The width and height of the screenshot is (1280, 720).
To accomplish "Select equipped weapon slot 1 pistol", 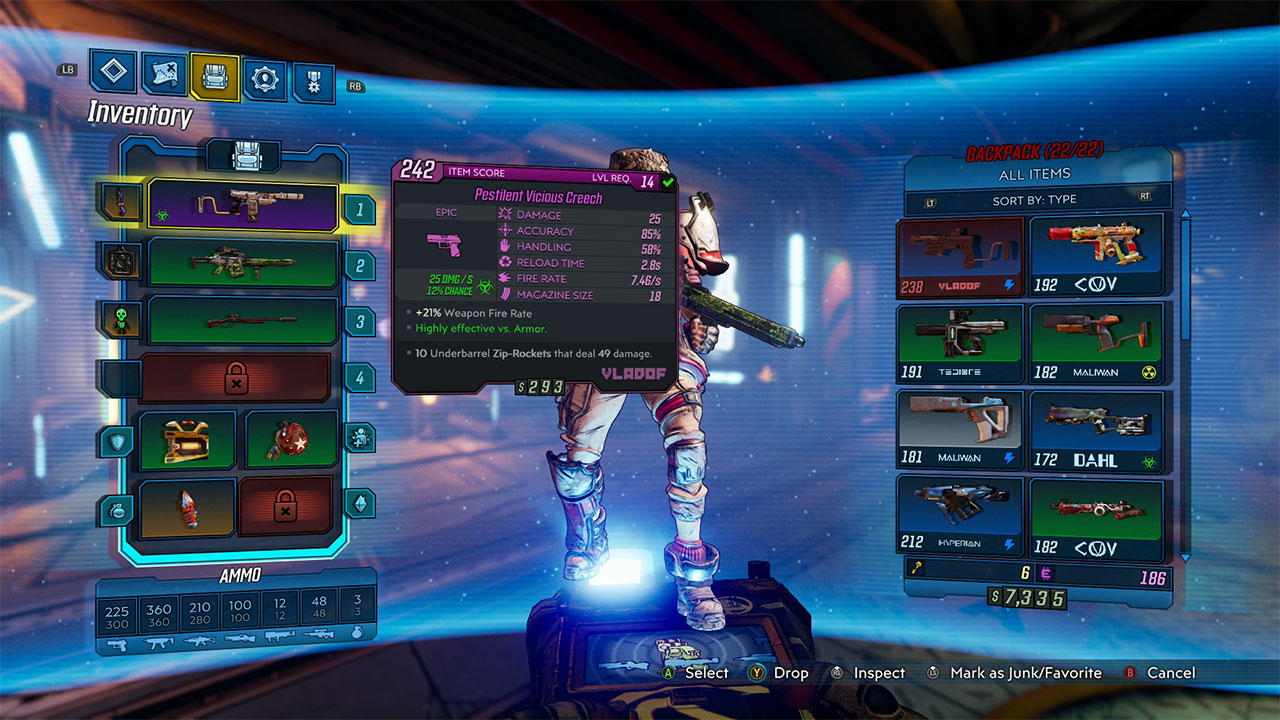I will pos(243,207).
